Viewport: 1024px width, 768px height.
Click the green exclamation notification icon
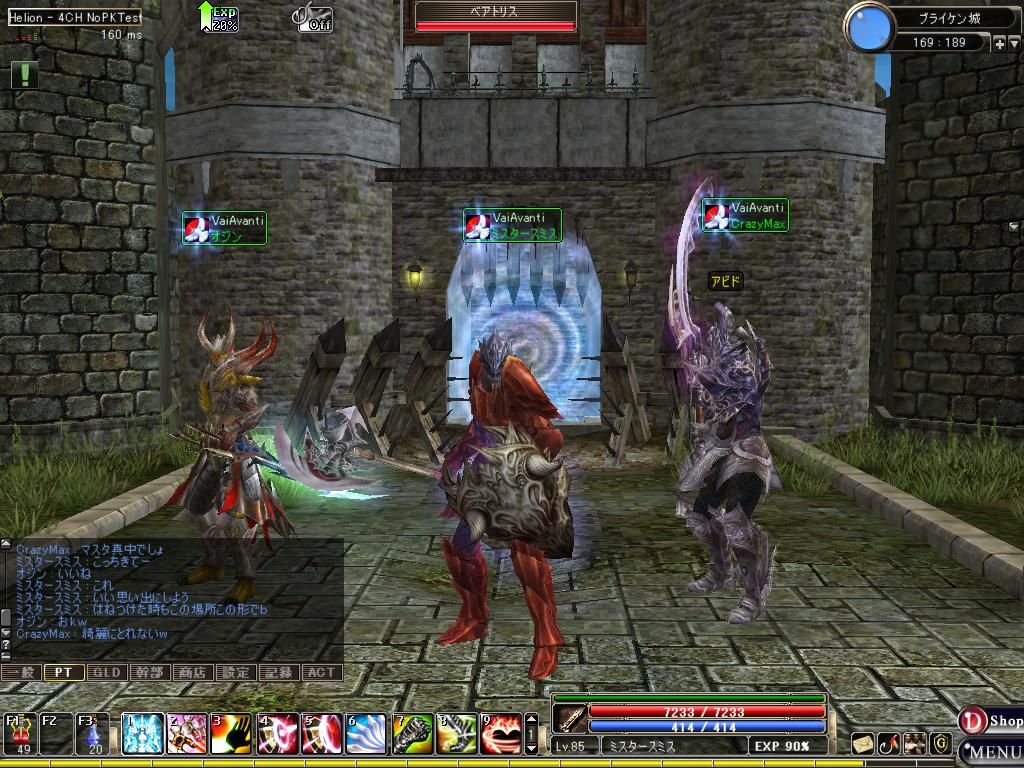24,74
